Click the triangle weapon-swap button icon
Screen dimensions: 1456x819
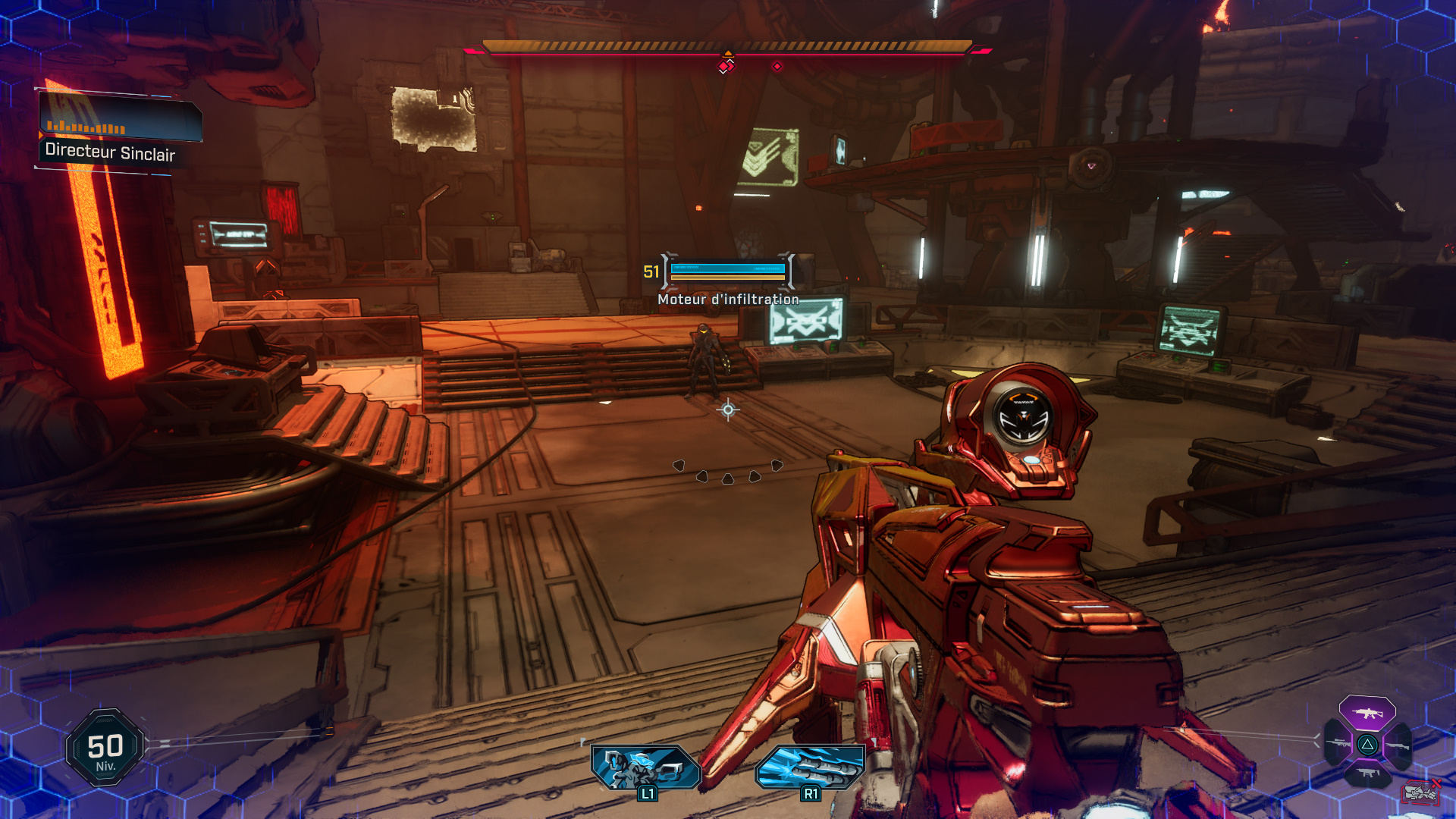pos(1367,745)
